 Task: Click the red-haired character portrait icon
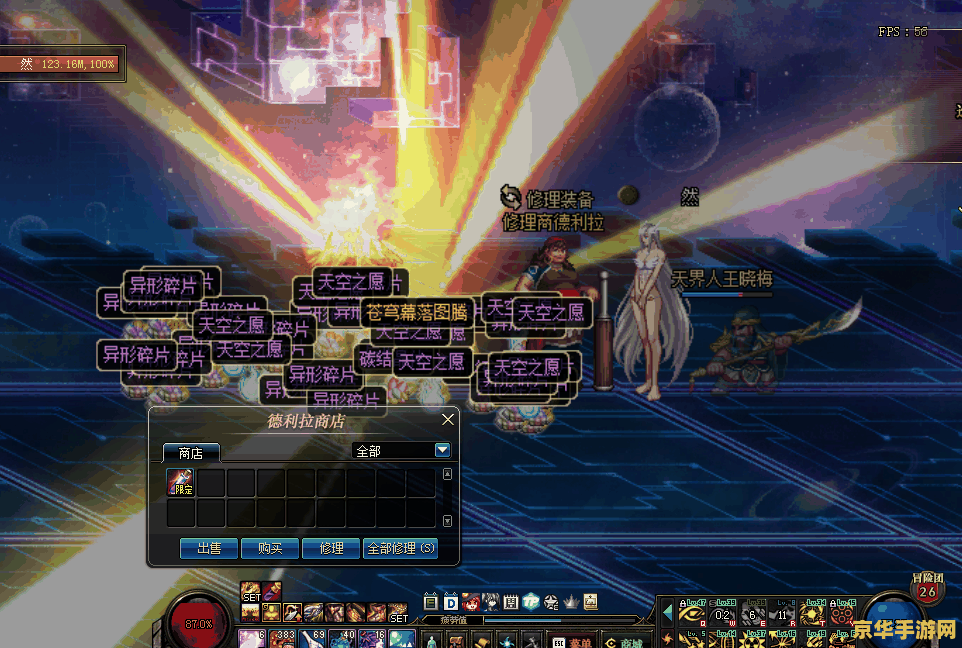coord(470,602)
